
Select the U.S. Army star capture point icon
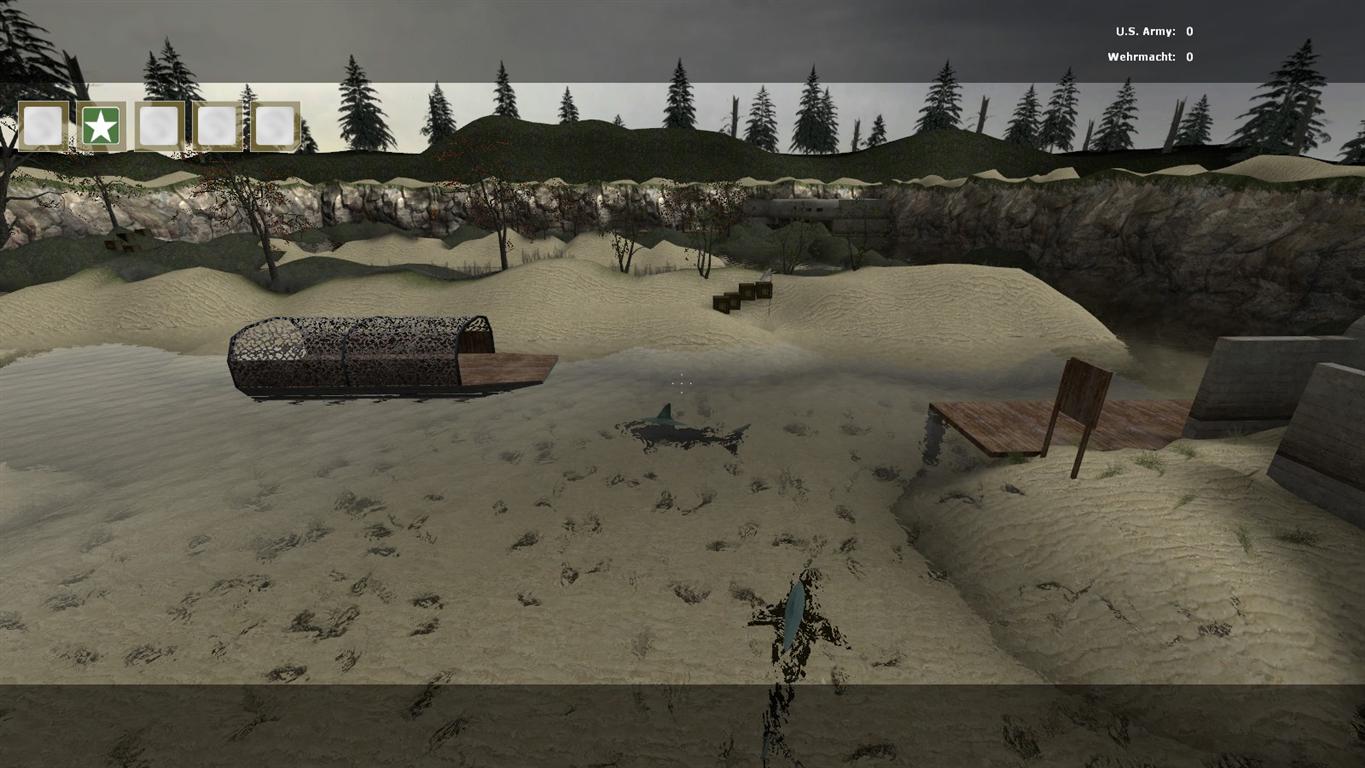(101, 127)
